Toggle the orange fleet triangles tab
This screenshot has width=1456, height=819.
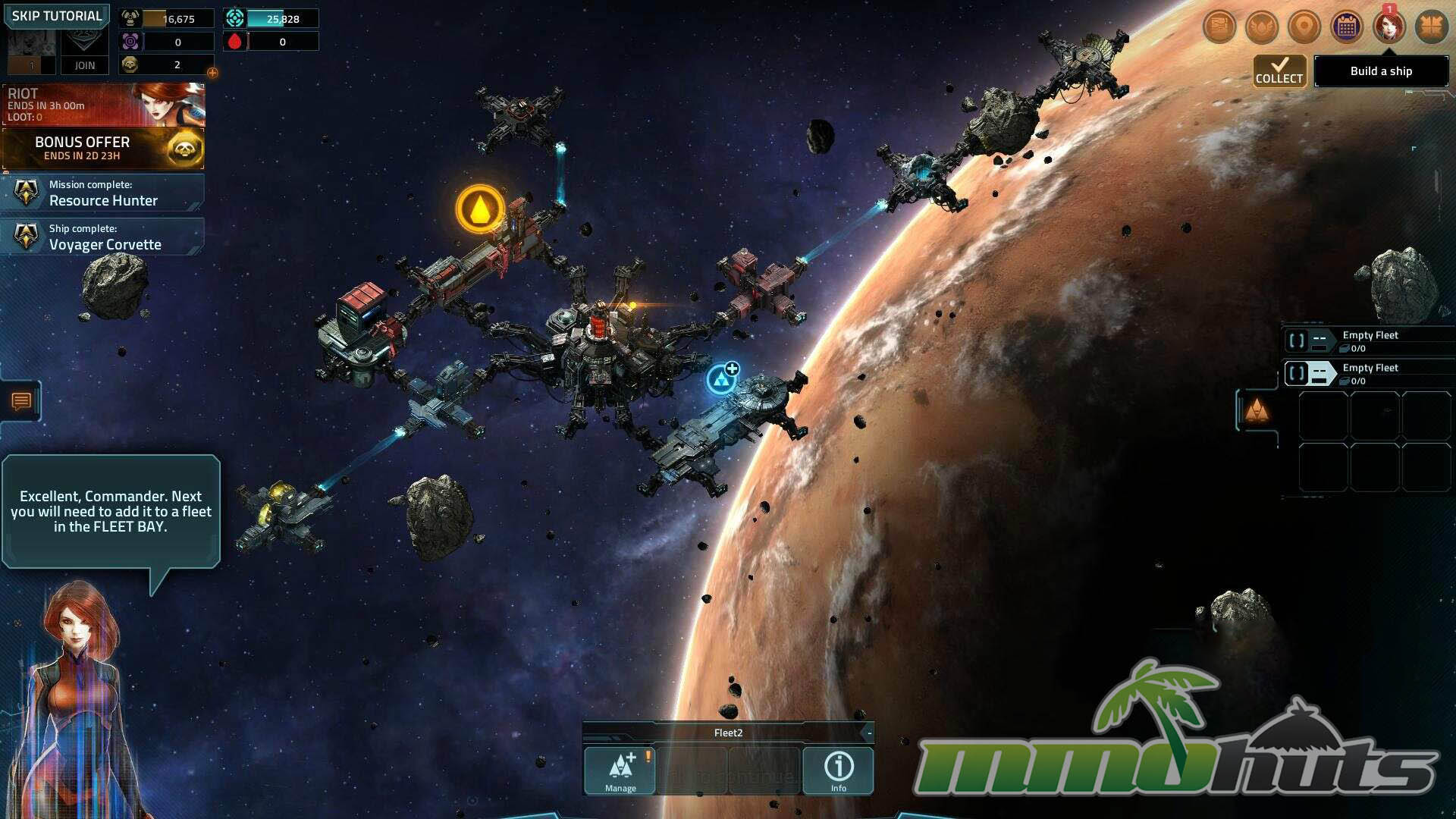(x=1257, y=411)
